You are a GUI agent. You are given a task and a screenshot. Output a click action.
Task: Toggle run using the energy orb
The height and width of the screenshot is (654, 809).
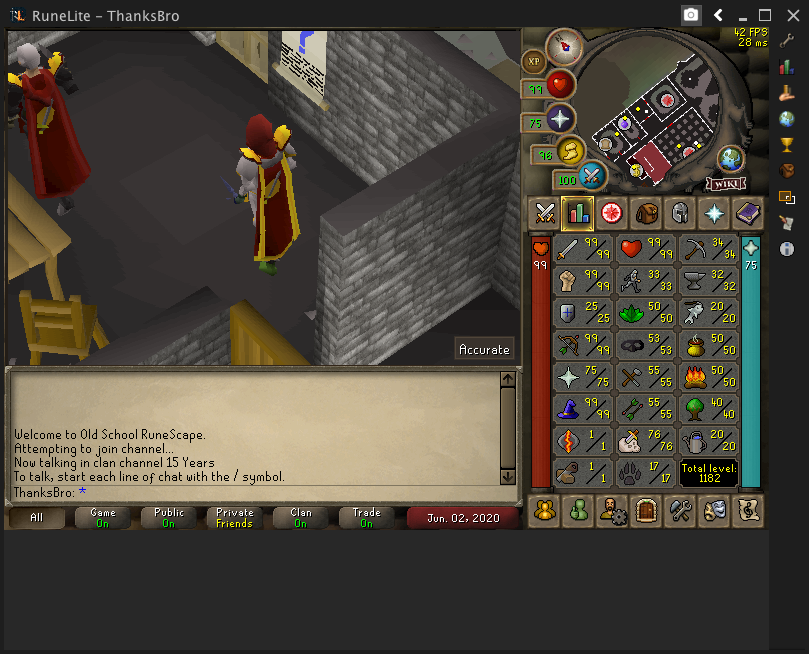pos(571,151)
